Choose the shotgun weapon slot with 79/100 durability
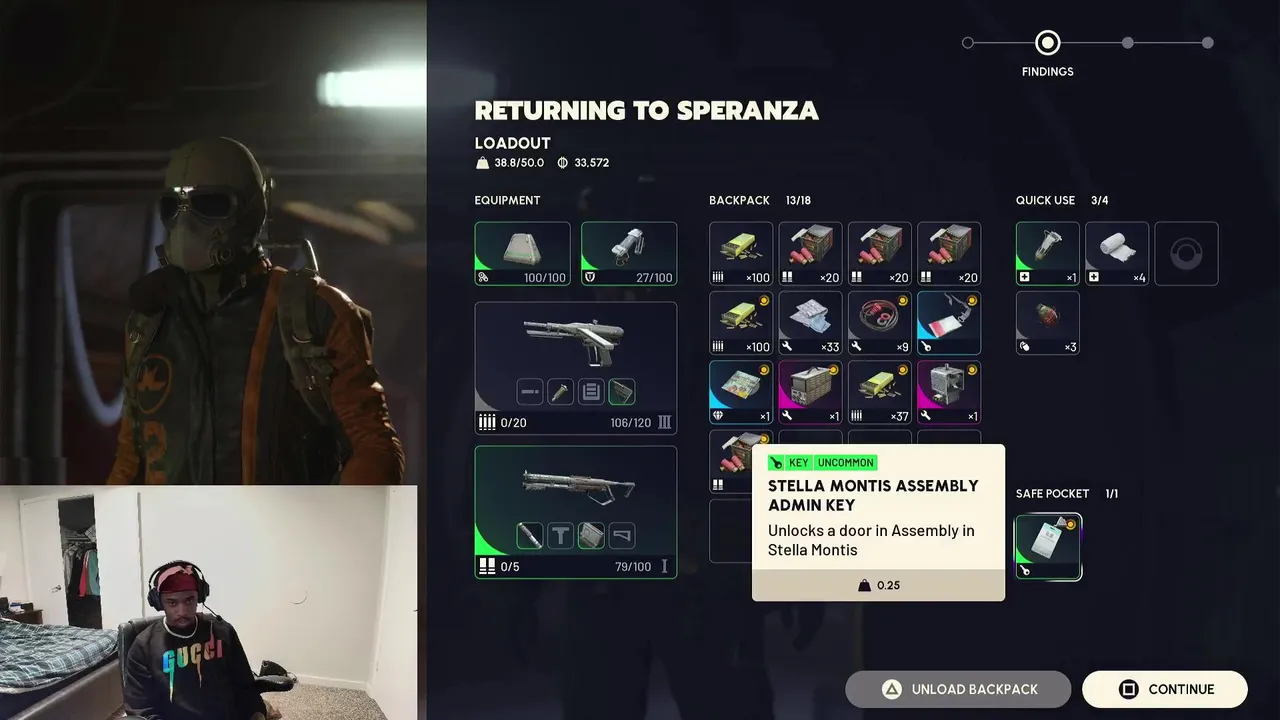Viewport: 1280px width, 720px height. pyautogui.click(x=576, y=512)
